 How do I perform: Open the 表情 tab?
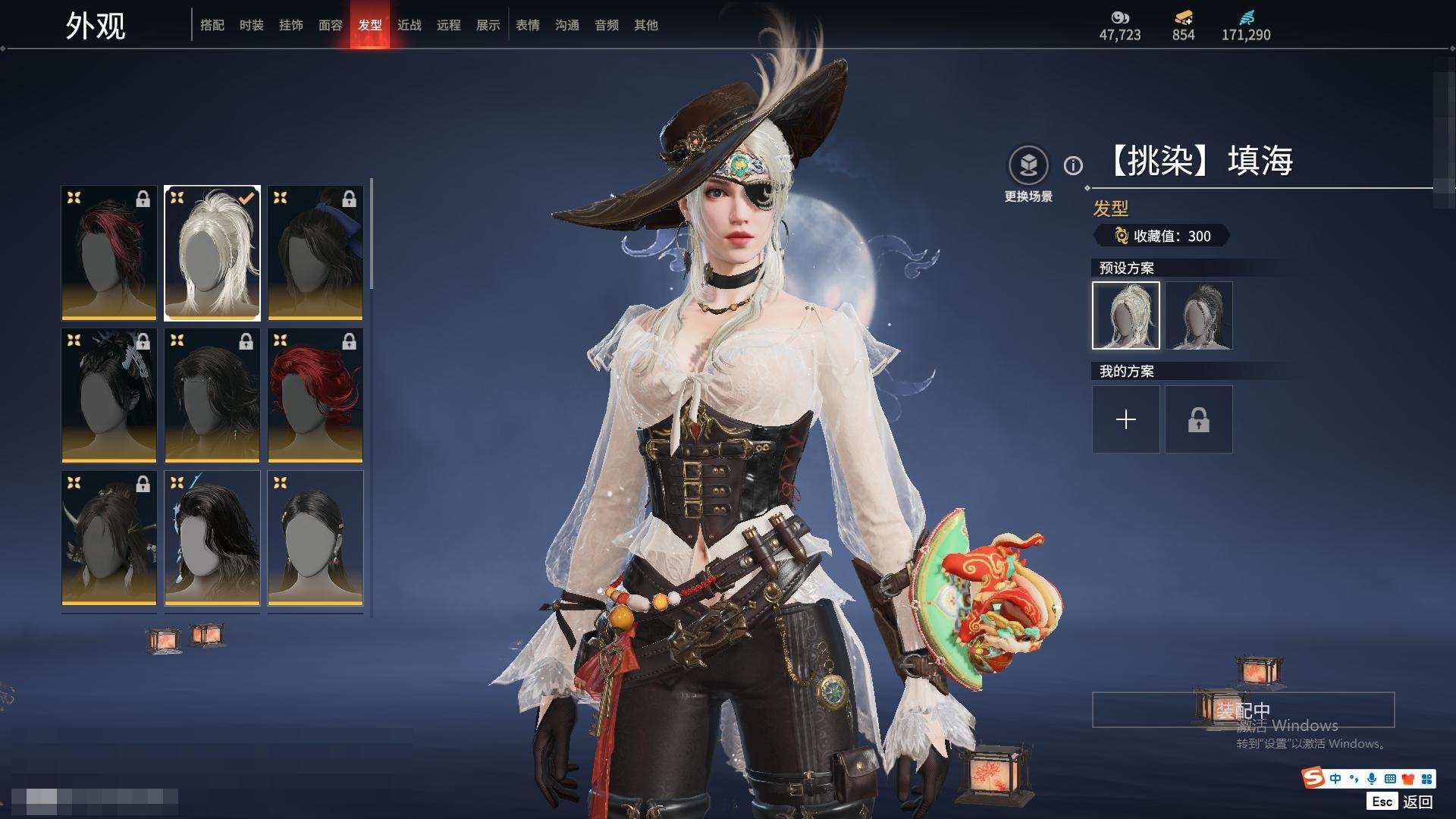tap(527, 25)
